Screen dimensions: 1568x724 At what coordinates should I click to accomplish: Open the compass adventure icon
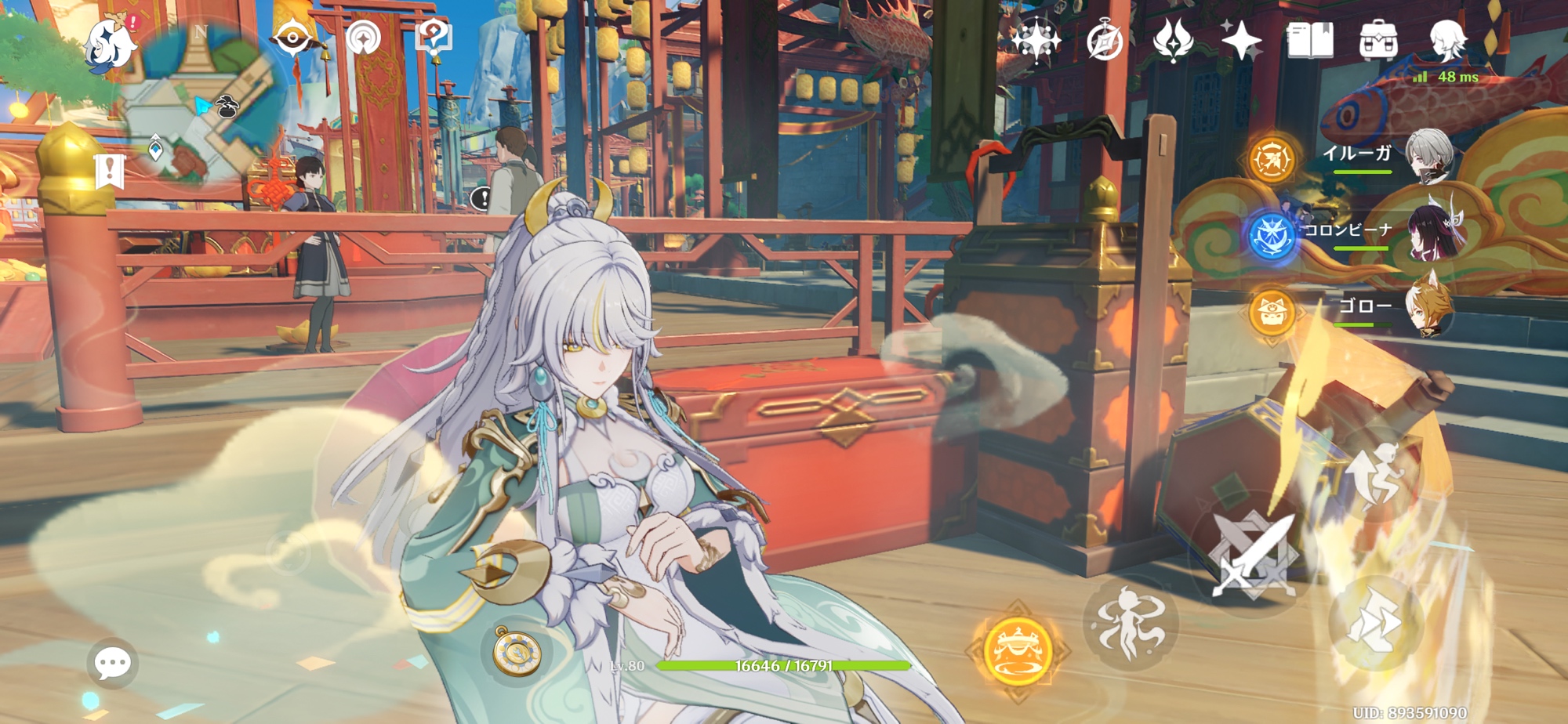click(x=1105, y=41)
